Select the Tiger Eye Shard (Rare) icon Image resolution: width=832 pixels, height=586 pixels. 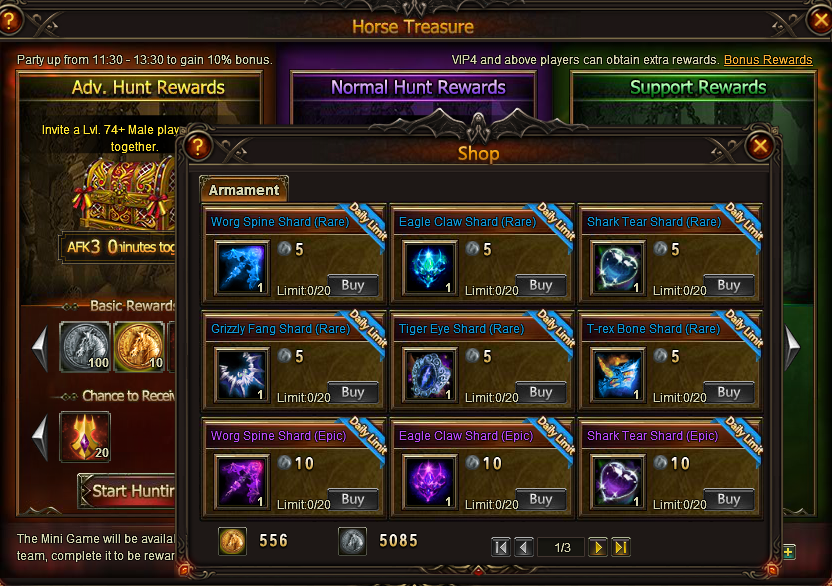(x=431, y=375)
